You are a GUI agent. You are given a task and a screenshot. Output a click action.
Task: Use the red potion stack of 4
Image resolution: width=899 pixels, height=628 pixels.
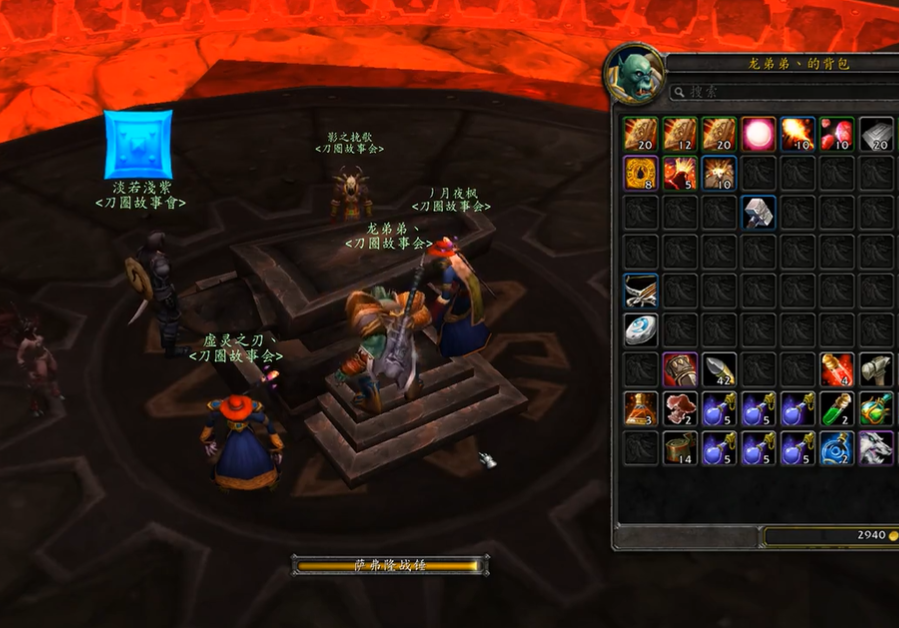[x=837, y=369]
